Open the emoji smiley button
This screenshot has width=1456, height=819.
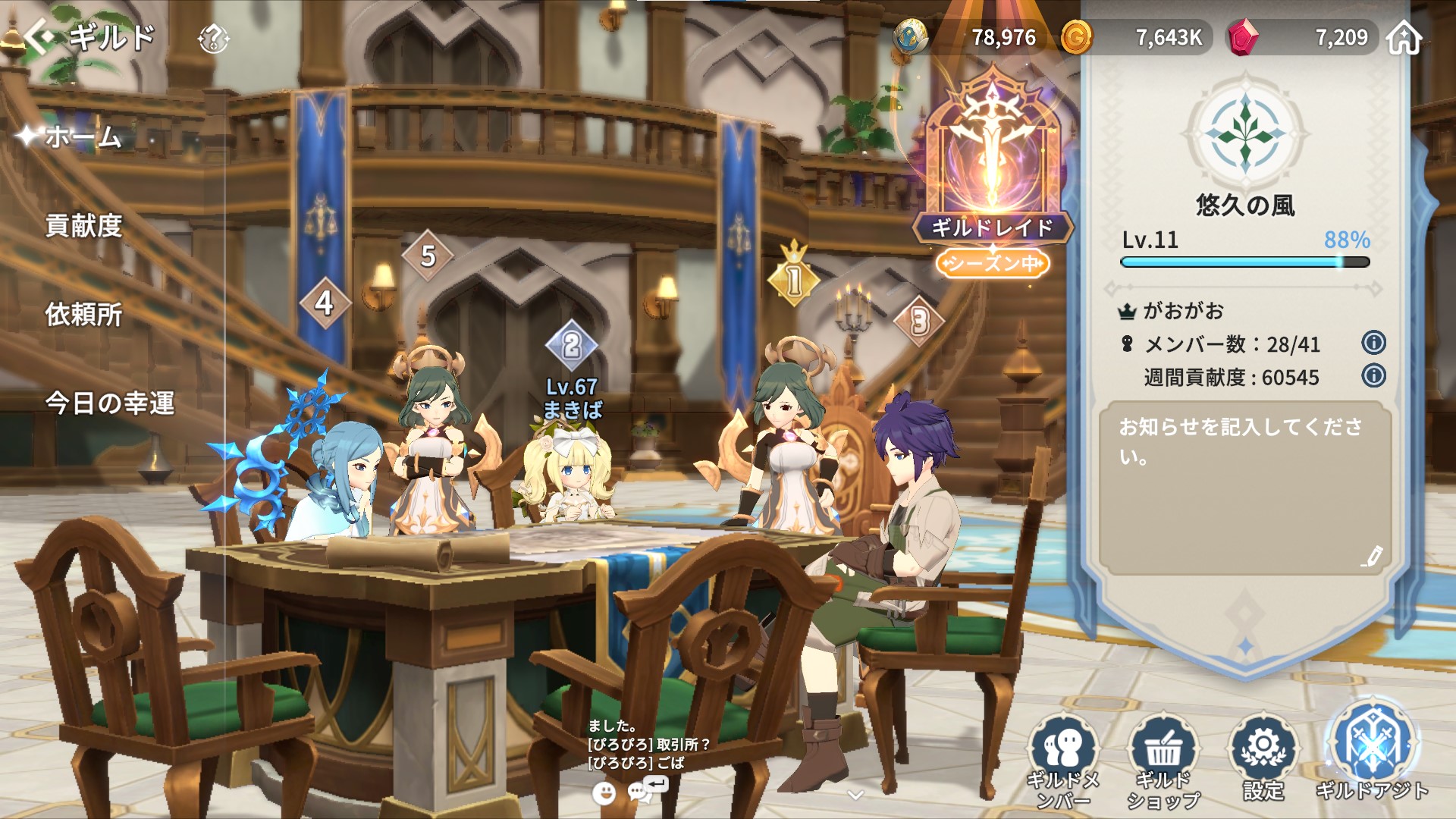pyautogui.click(x=604, y=793)
